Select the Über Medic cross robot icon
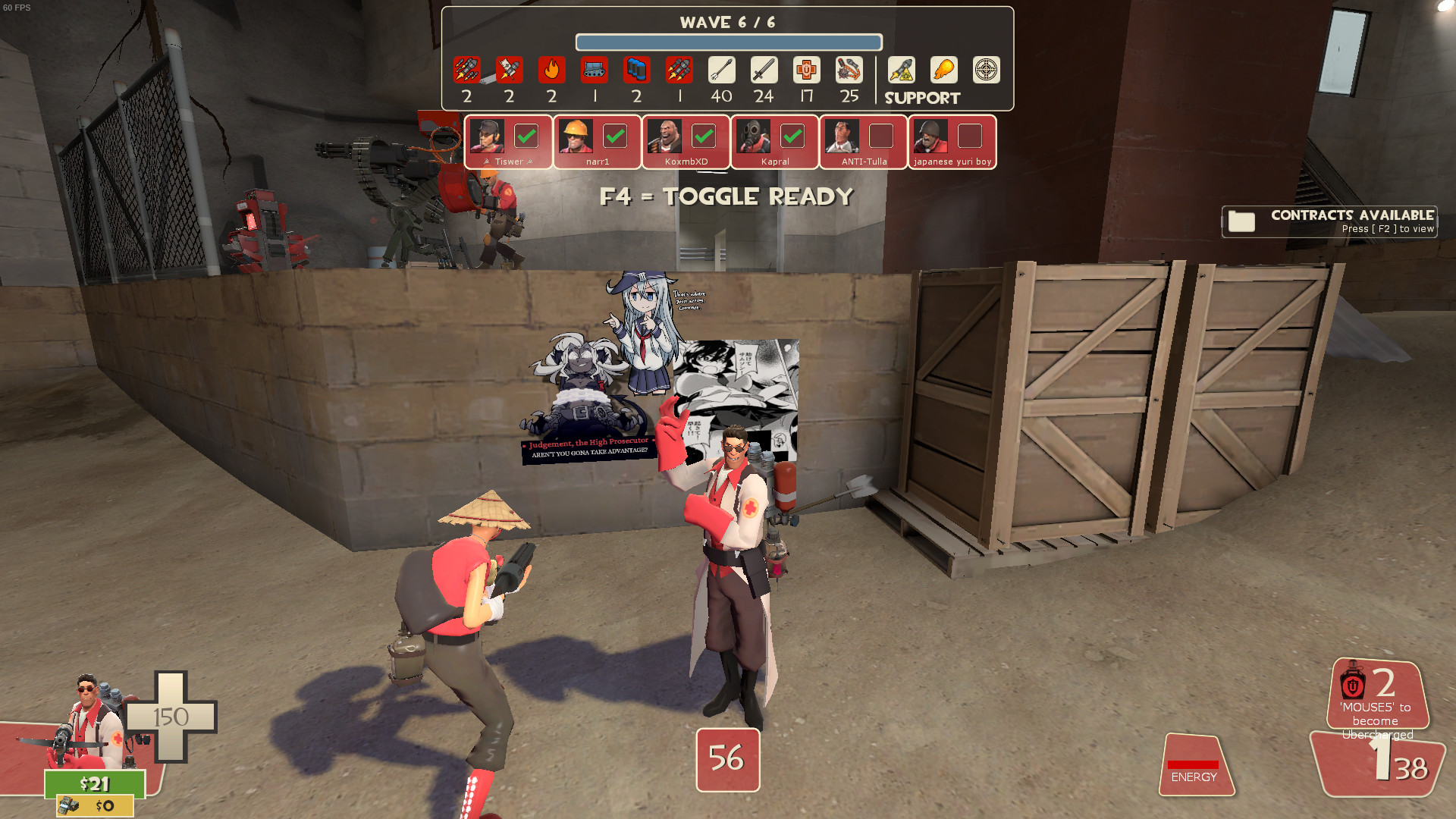This screenshot has height=819, width=1456. point(806,71)
